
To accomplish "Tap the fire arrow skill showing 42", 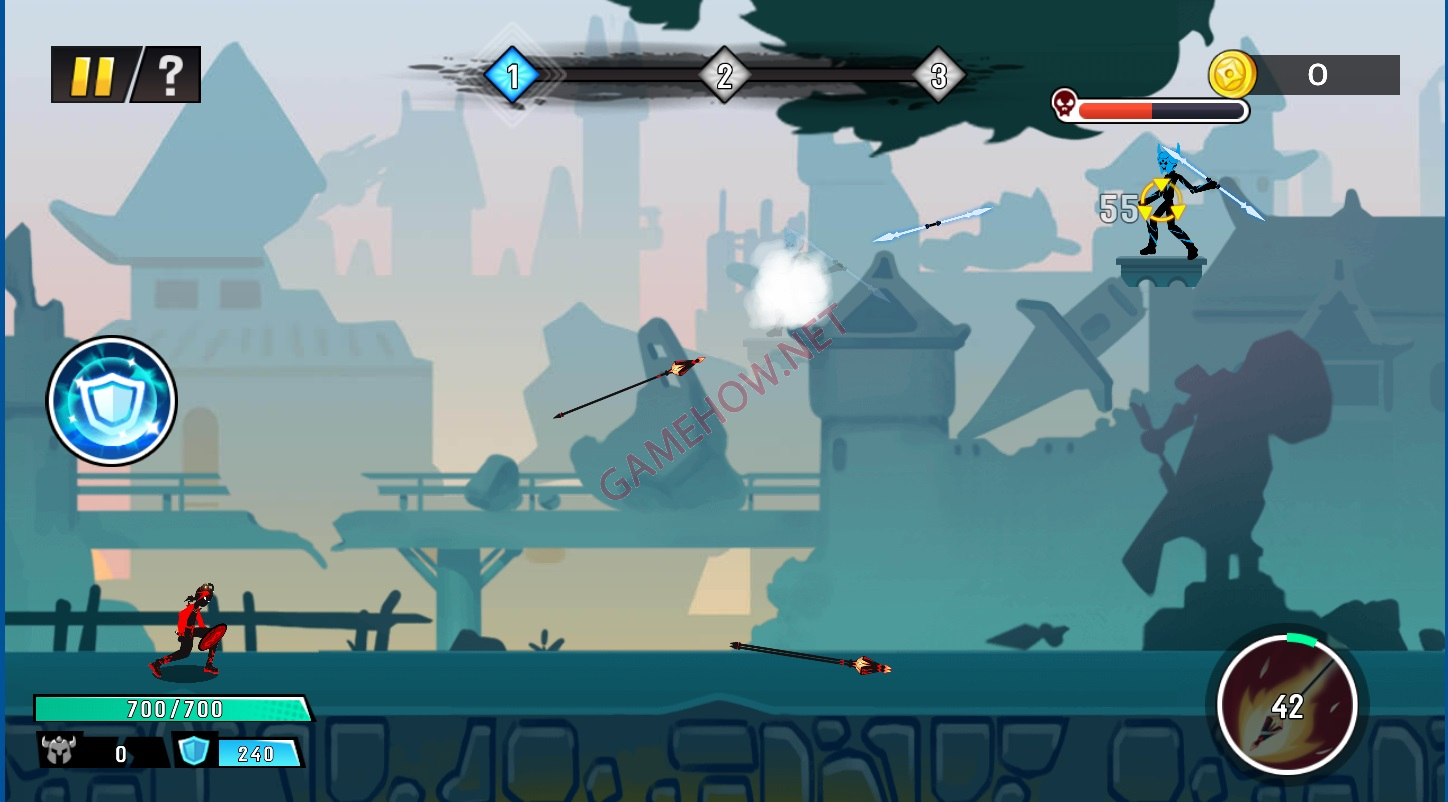I will point(1290,707).
